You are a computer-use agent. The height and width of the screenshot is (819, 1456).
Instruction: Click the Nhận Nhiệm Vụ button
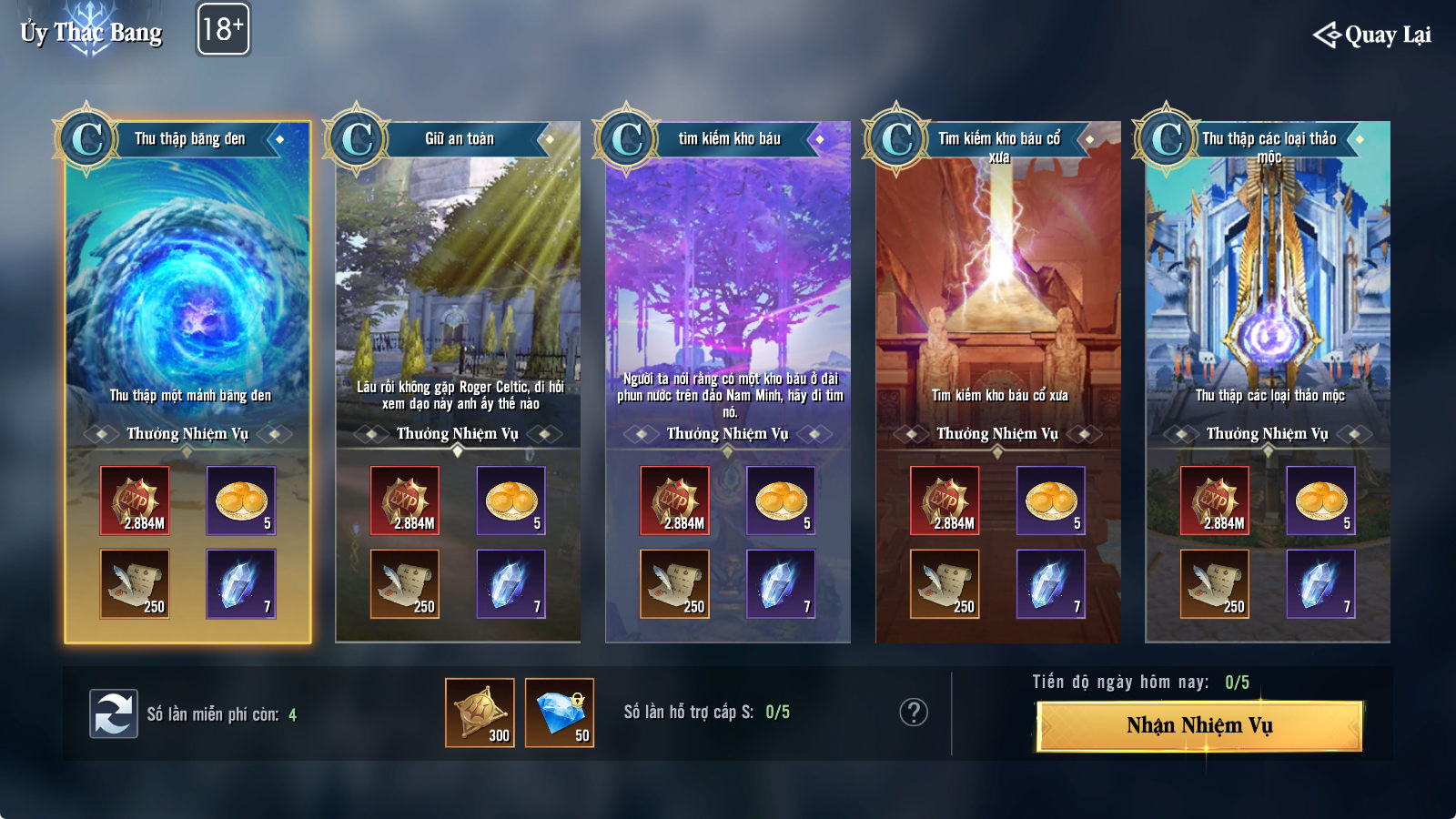tap(1199, 725)
